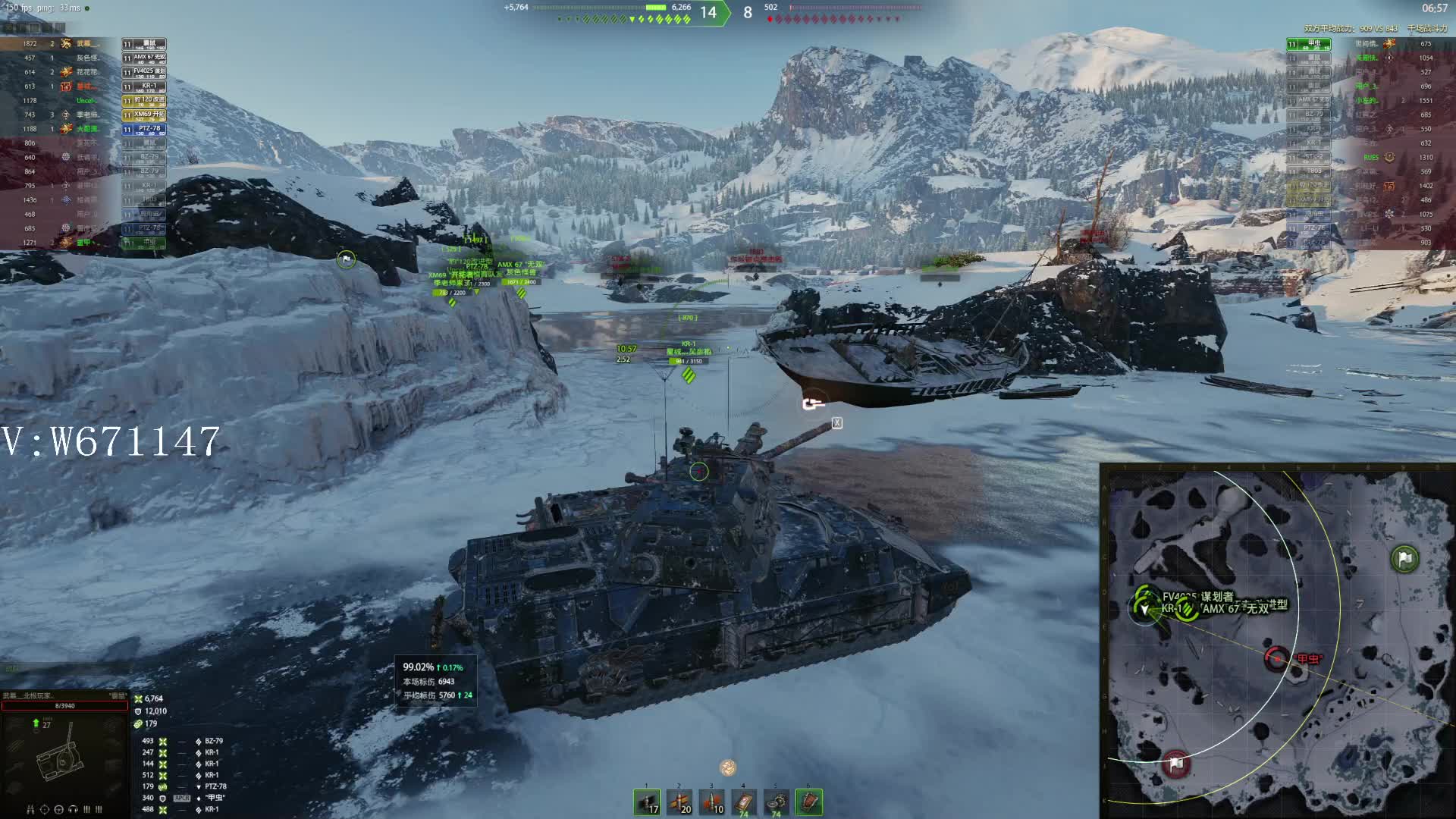Click the blue PTZ-78 entry in team list

[x=144, y=129]
